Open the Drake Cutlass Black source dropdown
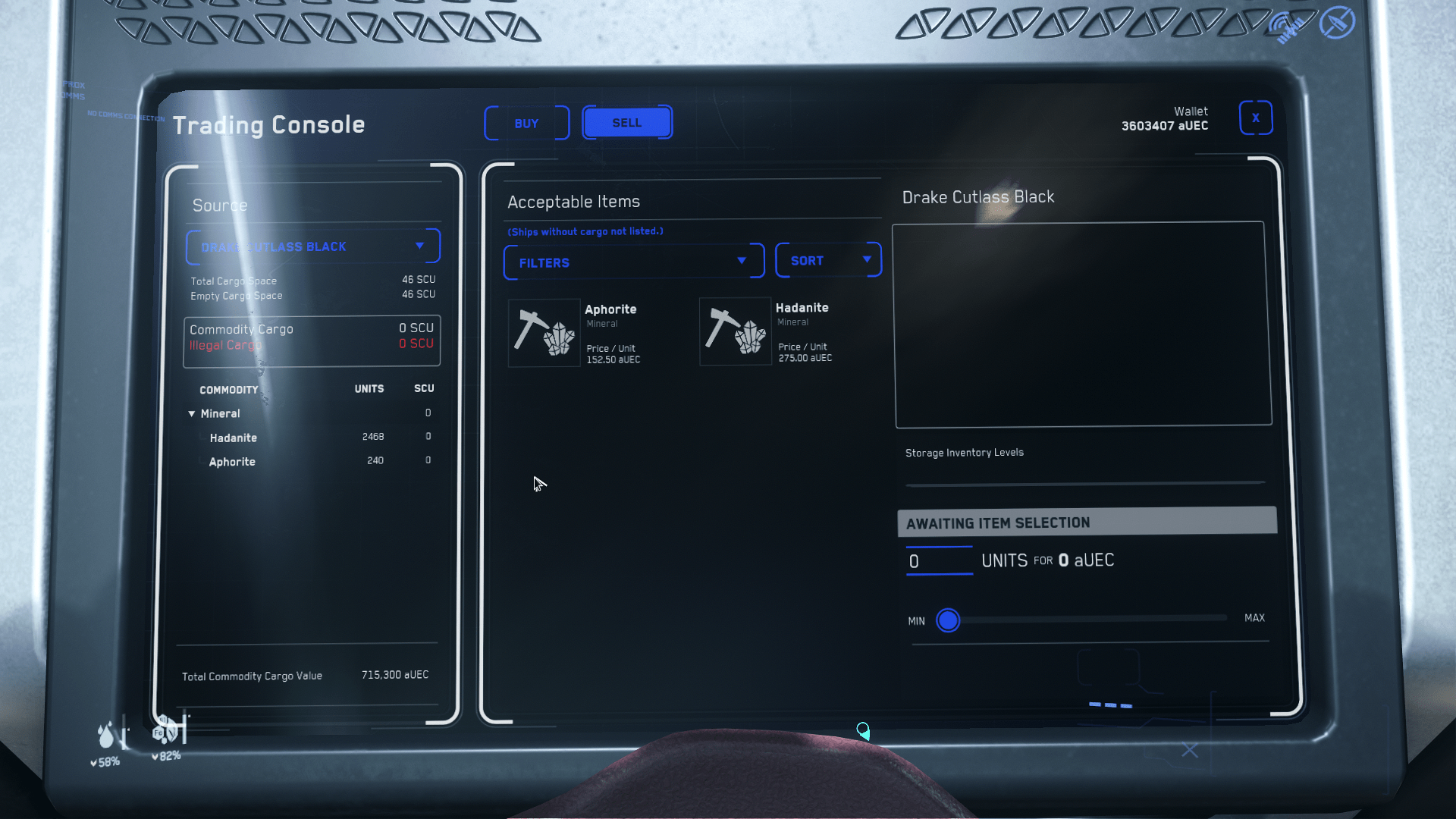The image size is (1456, 819). tap(312, 246)
